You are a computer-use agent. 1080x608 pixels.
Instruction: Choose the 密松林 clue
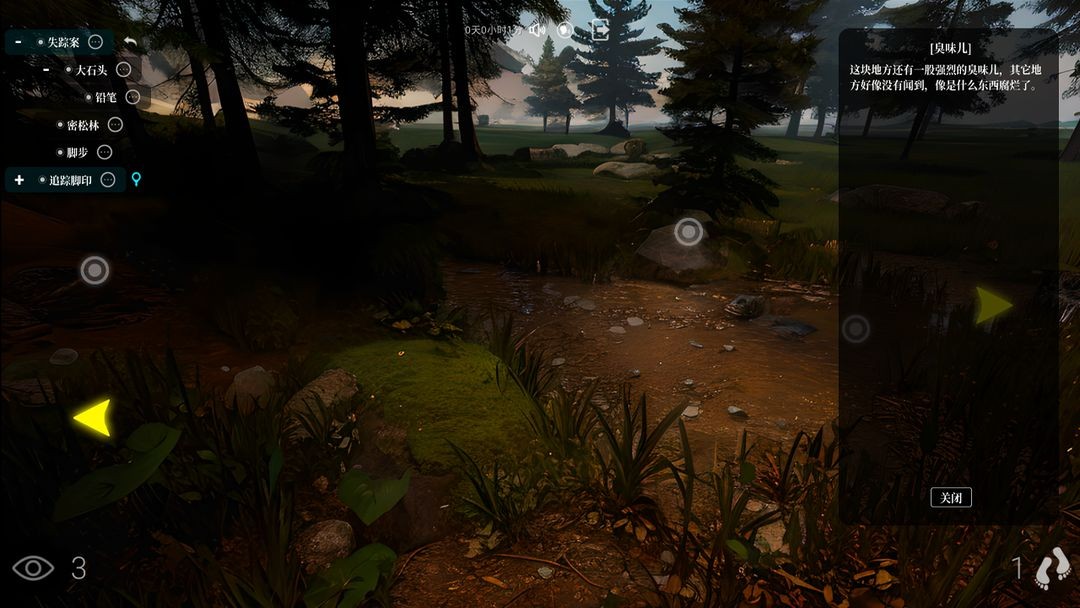pyautogui.click(x=83, y=125)
